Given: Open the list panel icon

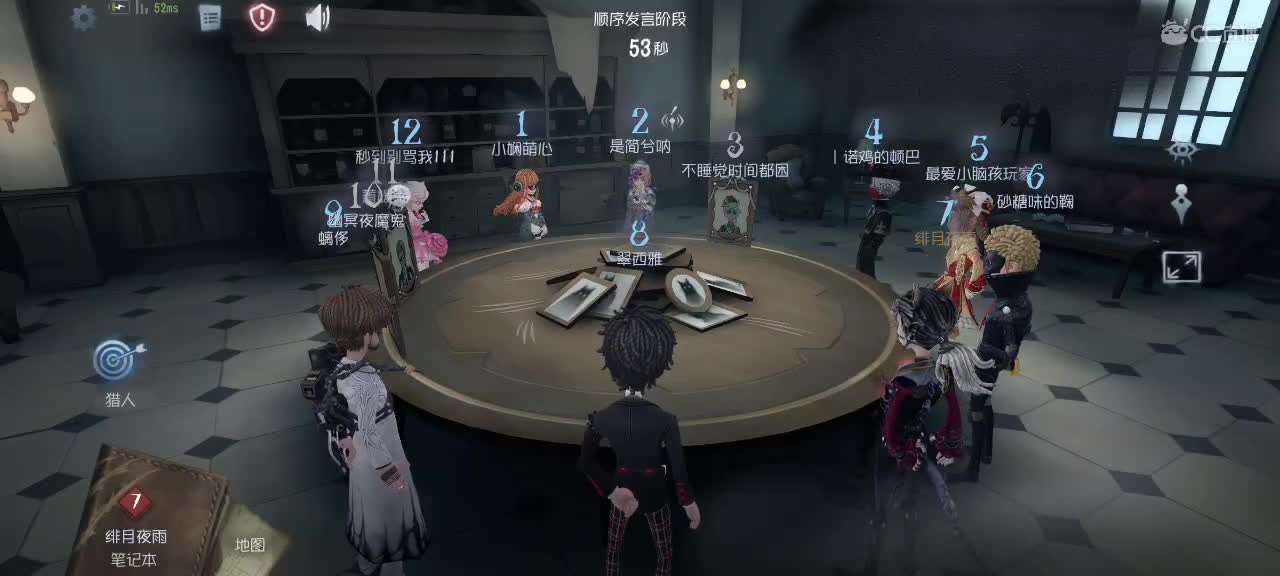Looking at the screenshot, I should (x=209, y=17).
